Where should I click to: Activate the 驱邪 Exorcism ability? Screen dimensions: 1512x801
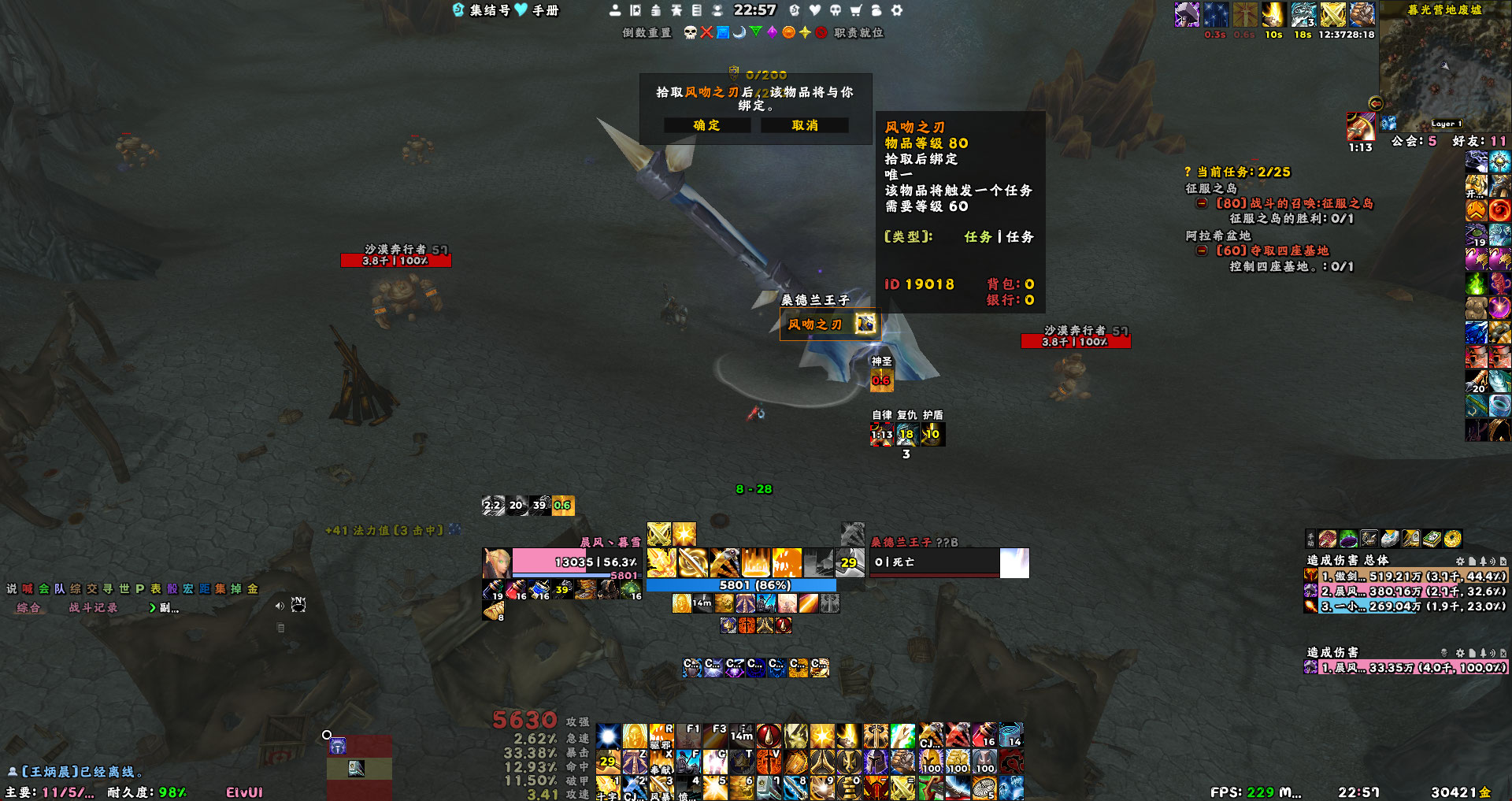[661, 736]
